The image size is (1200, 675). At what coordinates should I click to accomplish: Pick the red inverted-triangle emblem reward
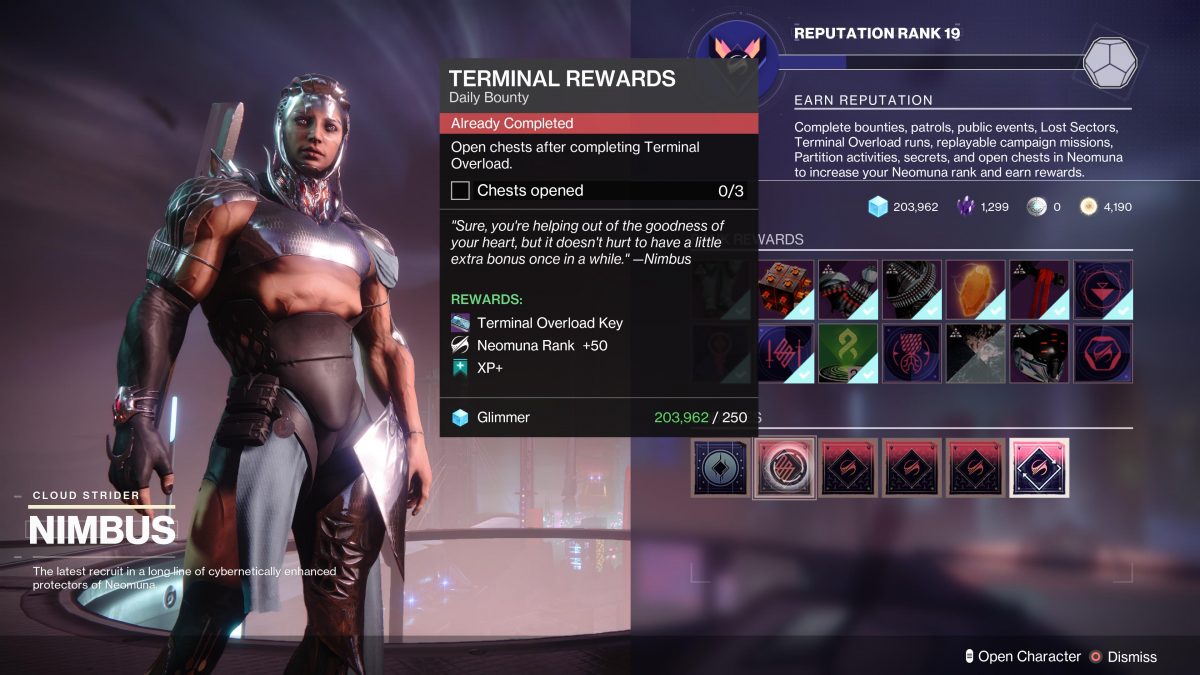coord(1102,290)
